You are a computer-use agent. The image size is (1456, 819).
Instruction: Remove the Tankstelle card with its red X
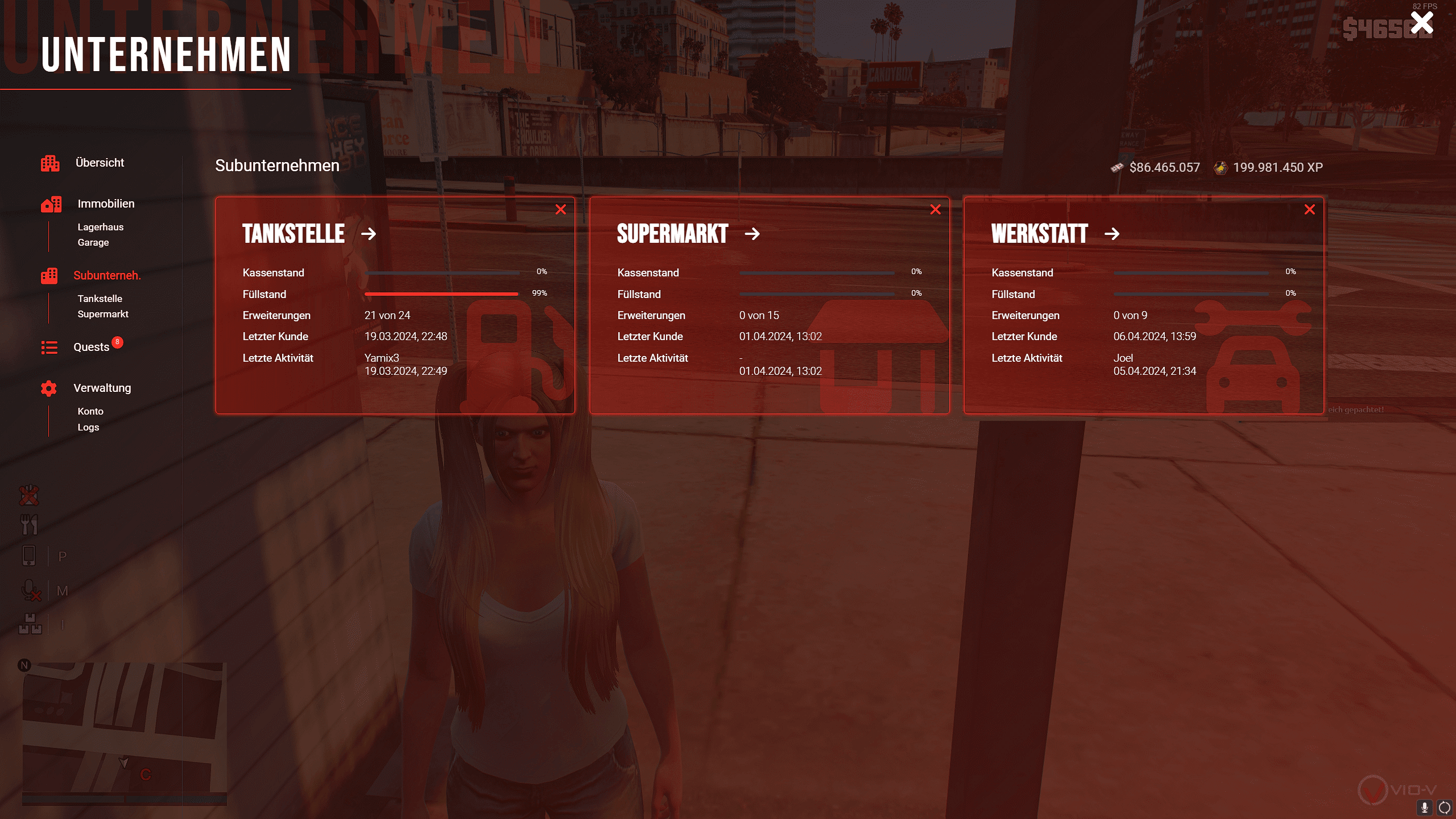[561, 210]
